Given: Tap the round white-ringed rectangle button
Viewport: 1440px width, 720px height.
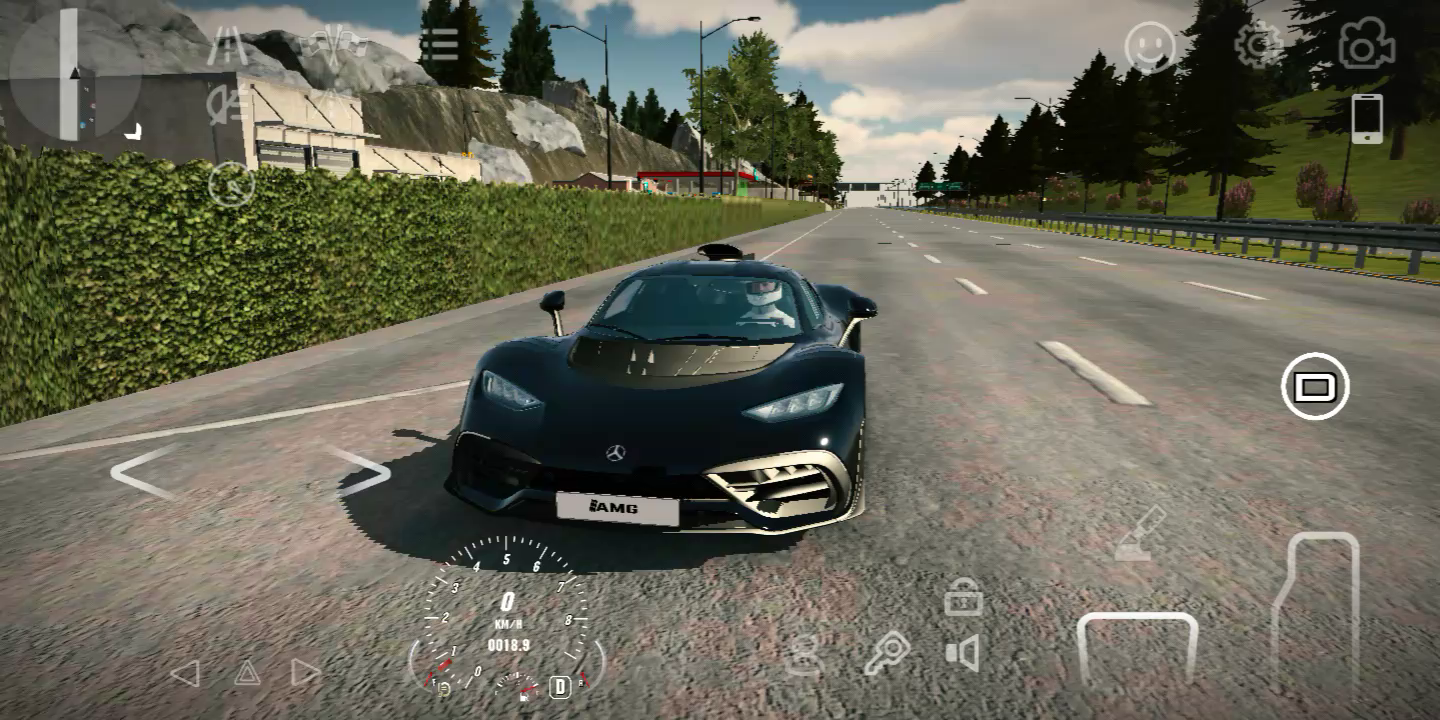Looking at the screenshot, I should 1315,386.
